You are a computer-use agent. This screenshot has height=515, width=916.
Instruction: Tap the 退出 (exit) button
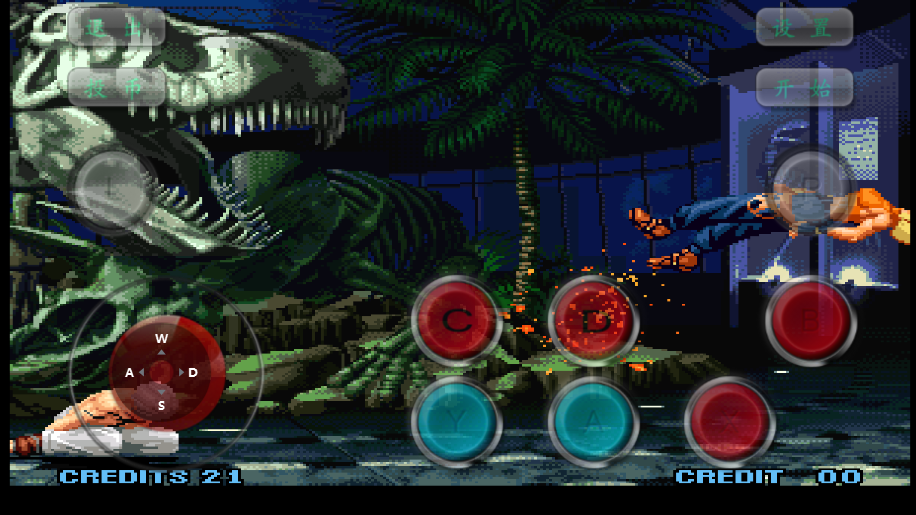pyautogui.click(x=116, y=27)
